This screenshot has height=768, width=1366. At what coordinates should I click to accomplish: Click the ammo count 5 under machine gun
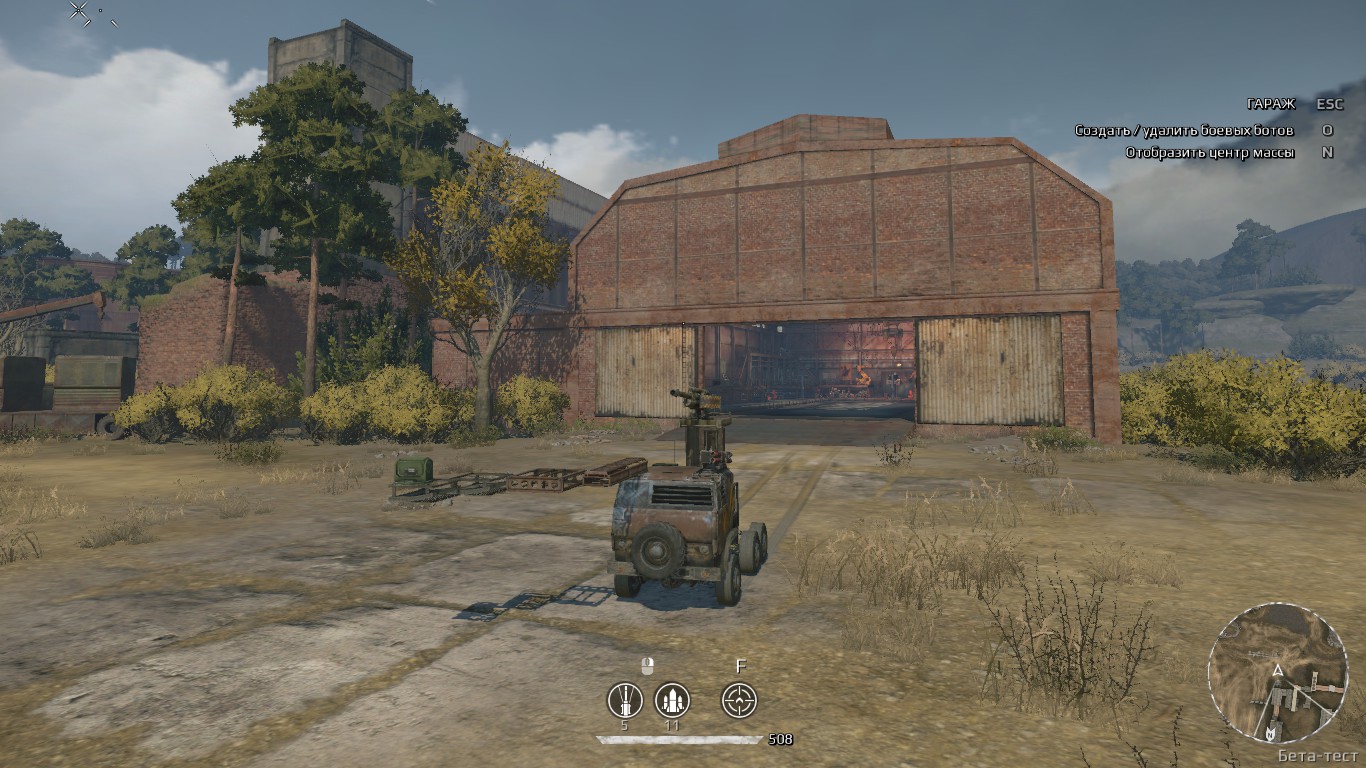point(624,725)
